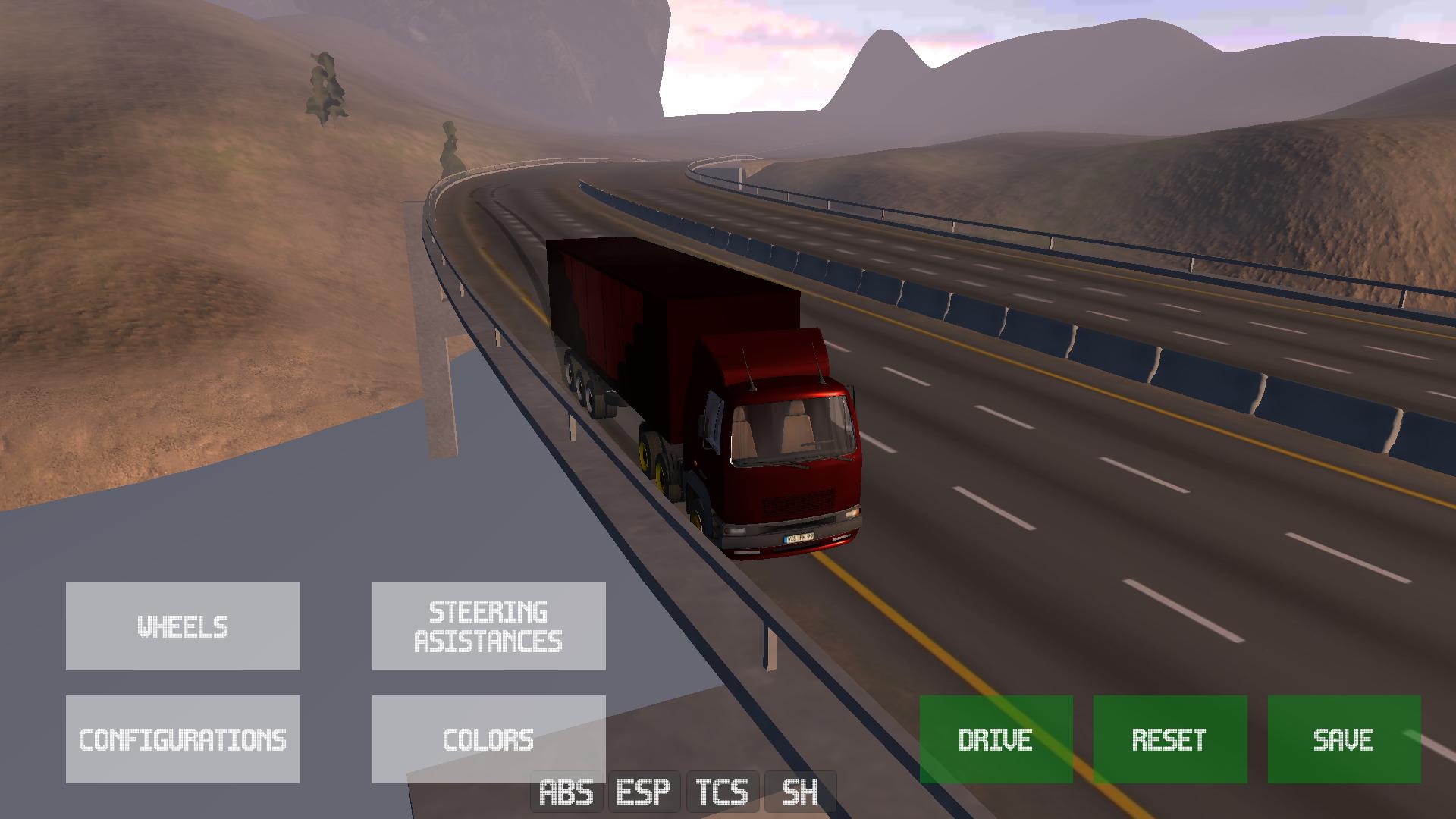Start driving with the Drive button
Screen dimensions: 1456x819
[x=996, y=739]
